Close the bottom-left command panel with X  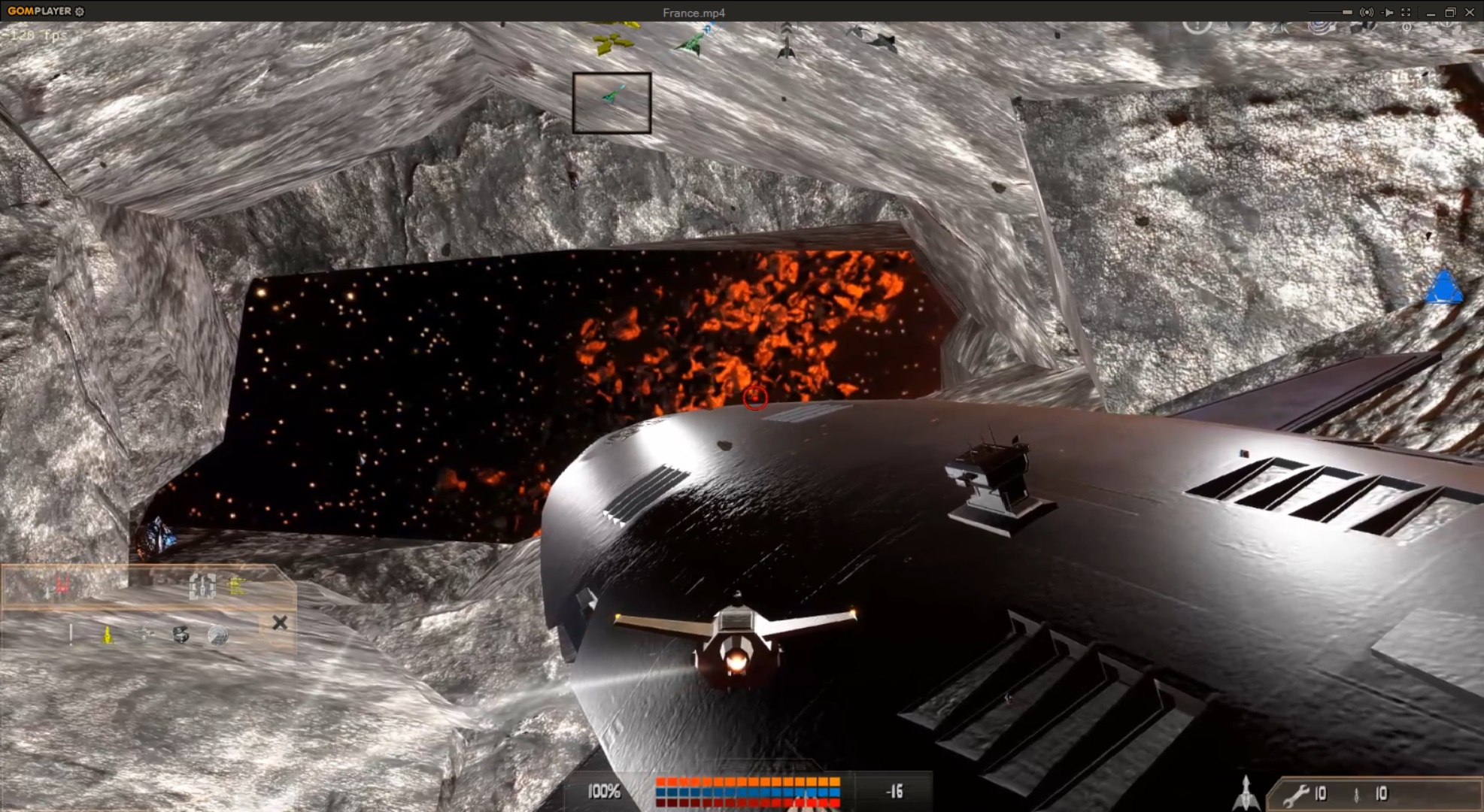(x=280, y=623)
